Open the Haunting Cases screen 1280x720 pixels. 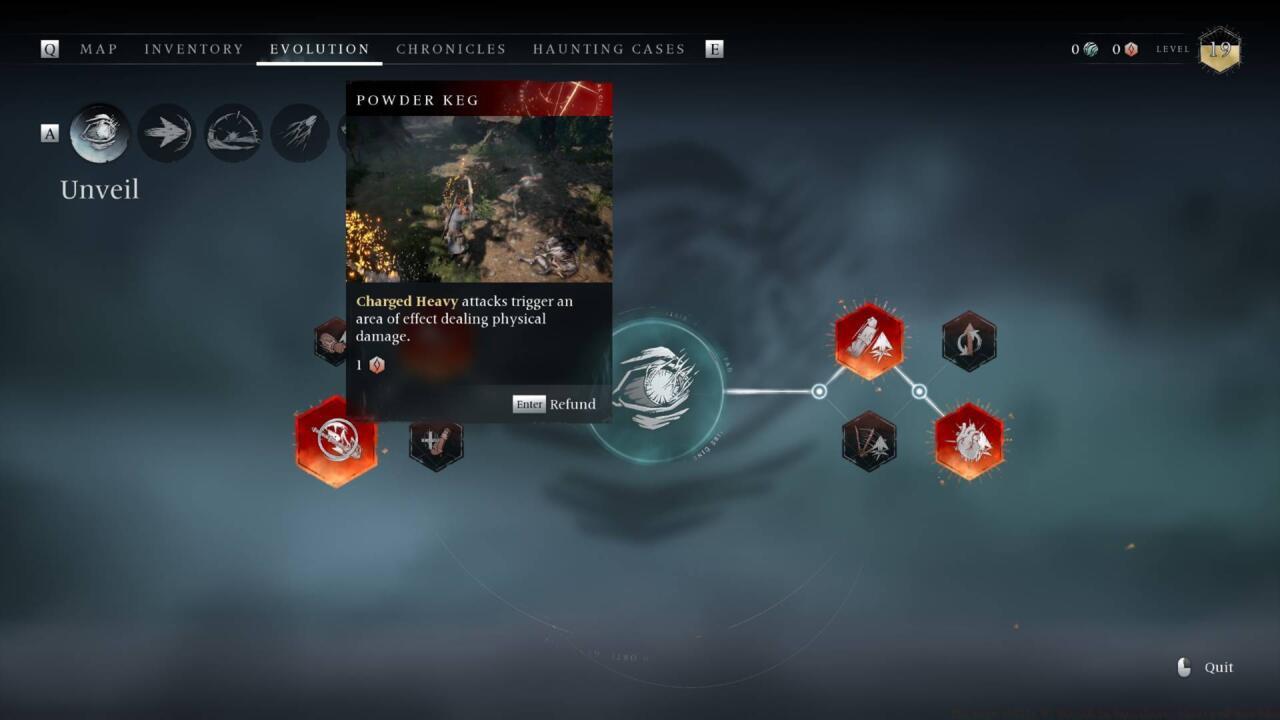click(608, 48)
